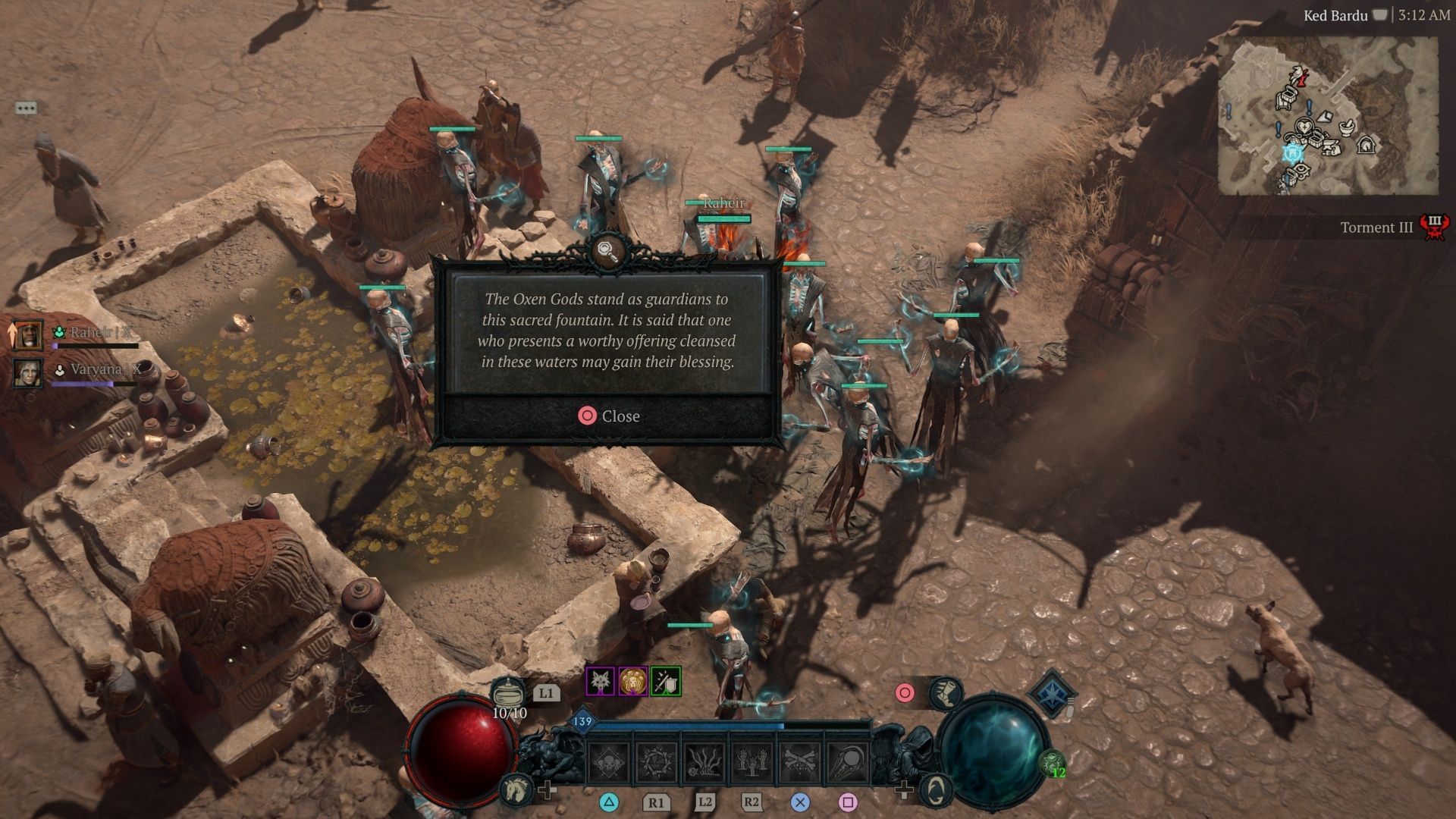Select Varyana's party portrait
This screenshot has height=819, width=1456.
click(27, 372)
